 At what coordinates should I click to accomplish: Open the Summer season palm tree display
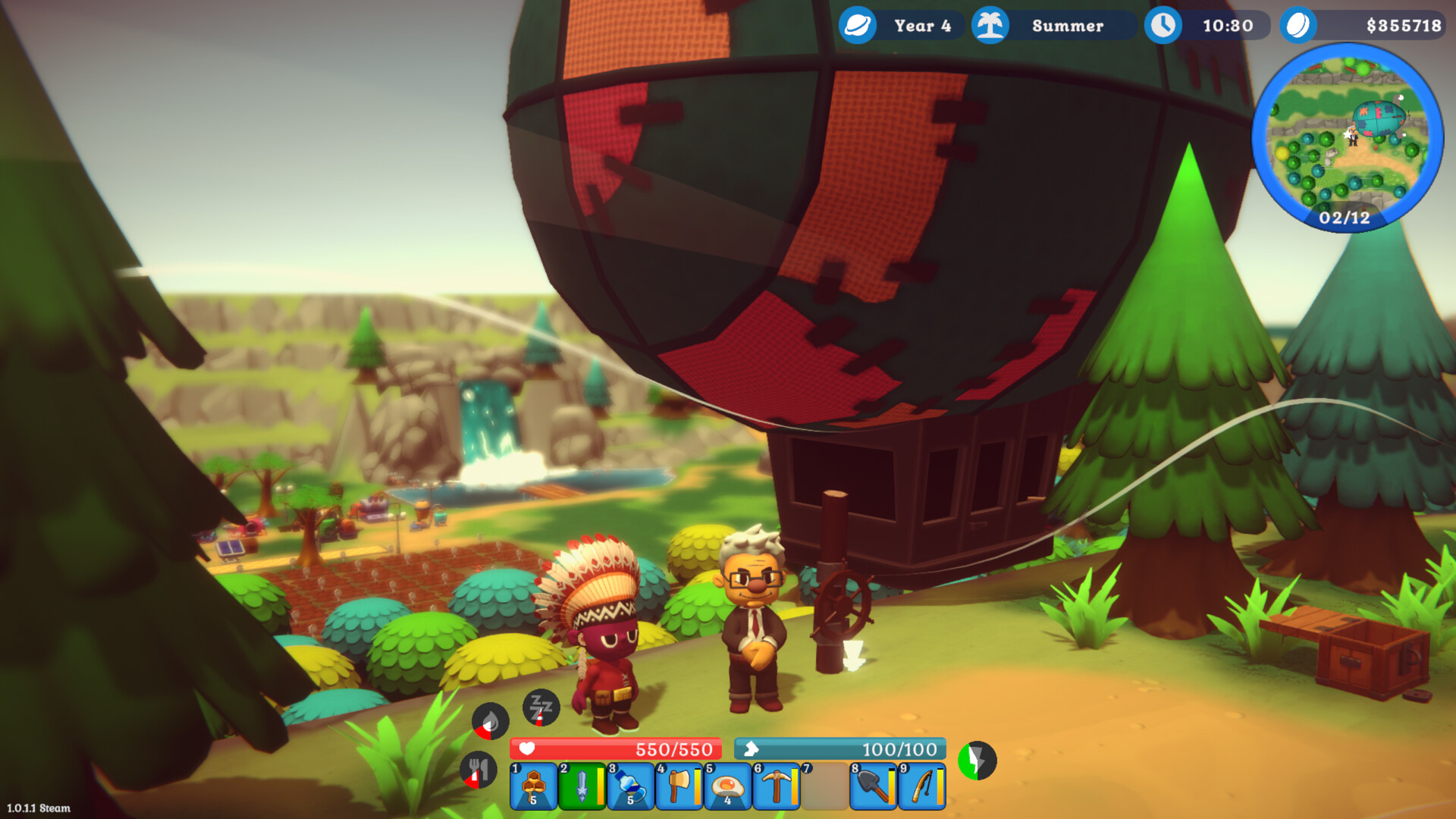pos(1056,26)
